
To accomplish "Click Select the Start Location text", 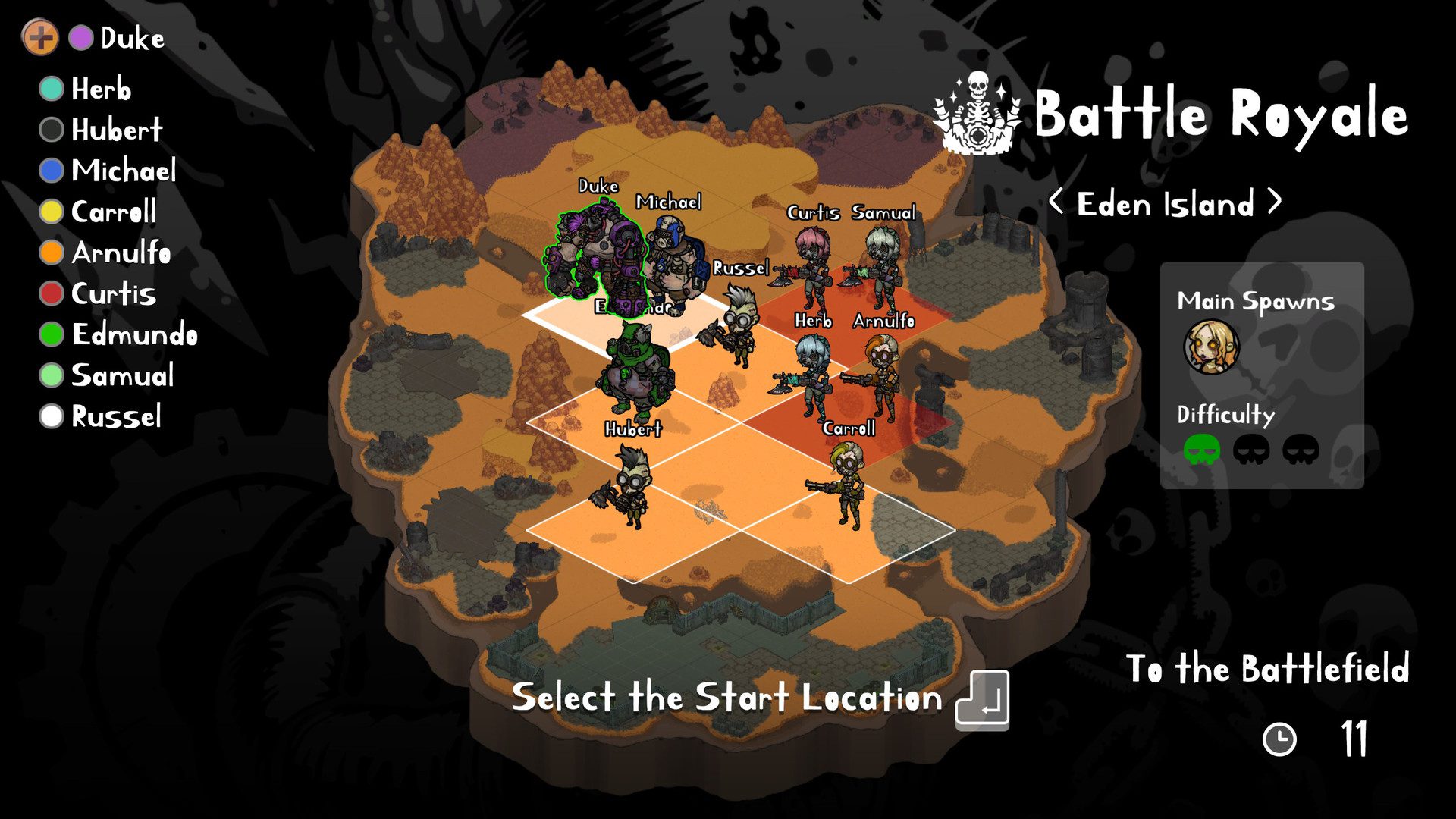I will coord(728,698).
